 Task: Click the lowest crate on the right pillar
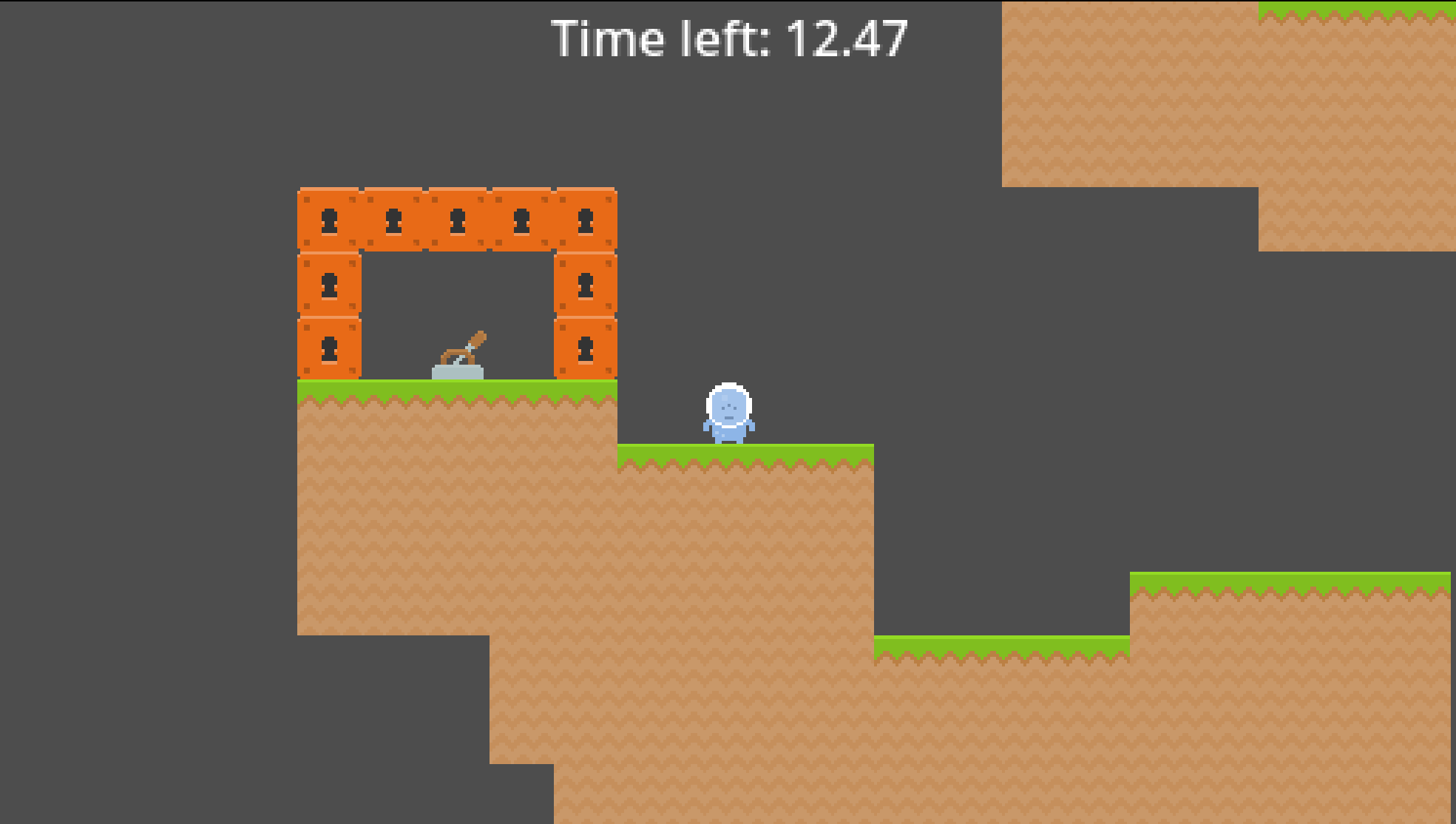(586, 348)
